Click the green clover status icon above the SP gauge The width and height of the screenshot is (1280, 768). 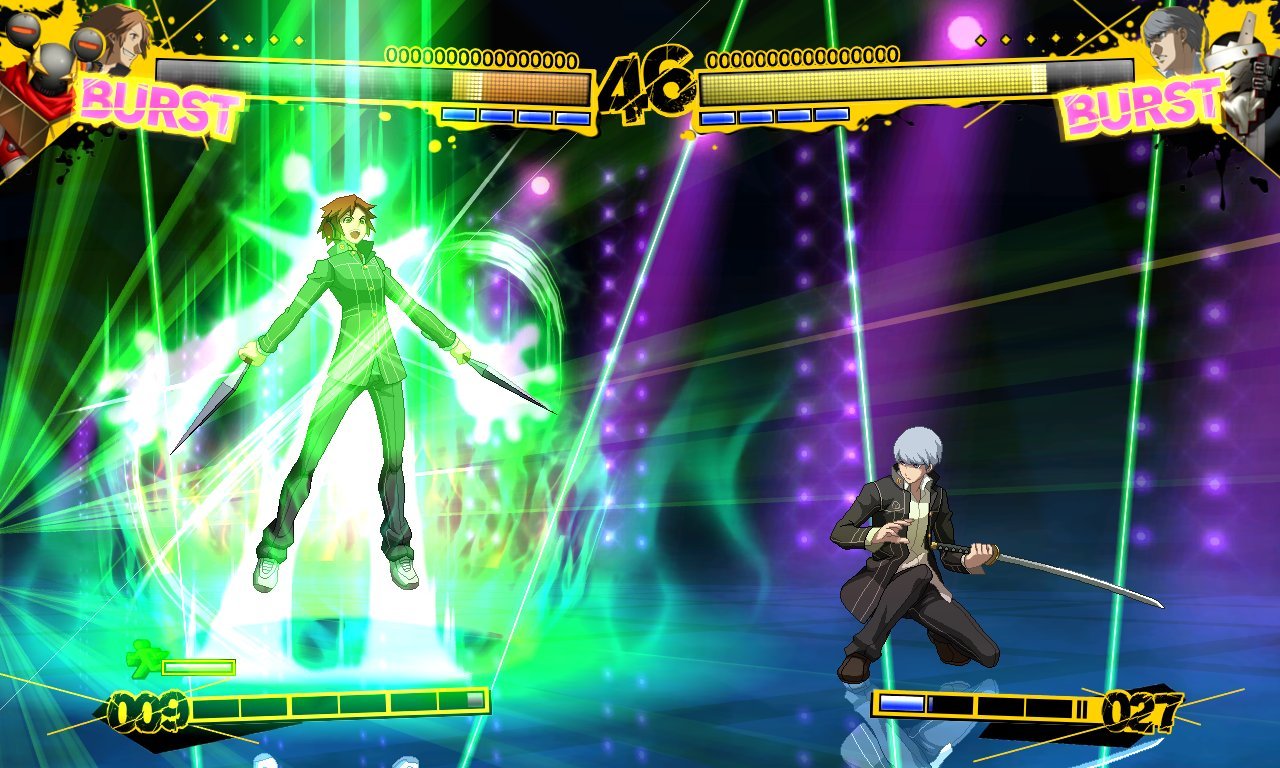click(148, 659)
